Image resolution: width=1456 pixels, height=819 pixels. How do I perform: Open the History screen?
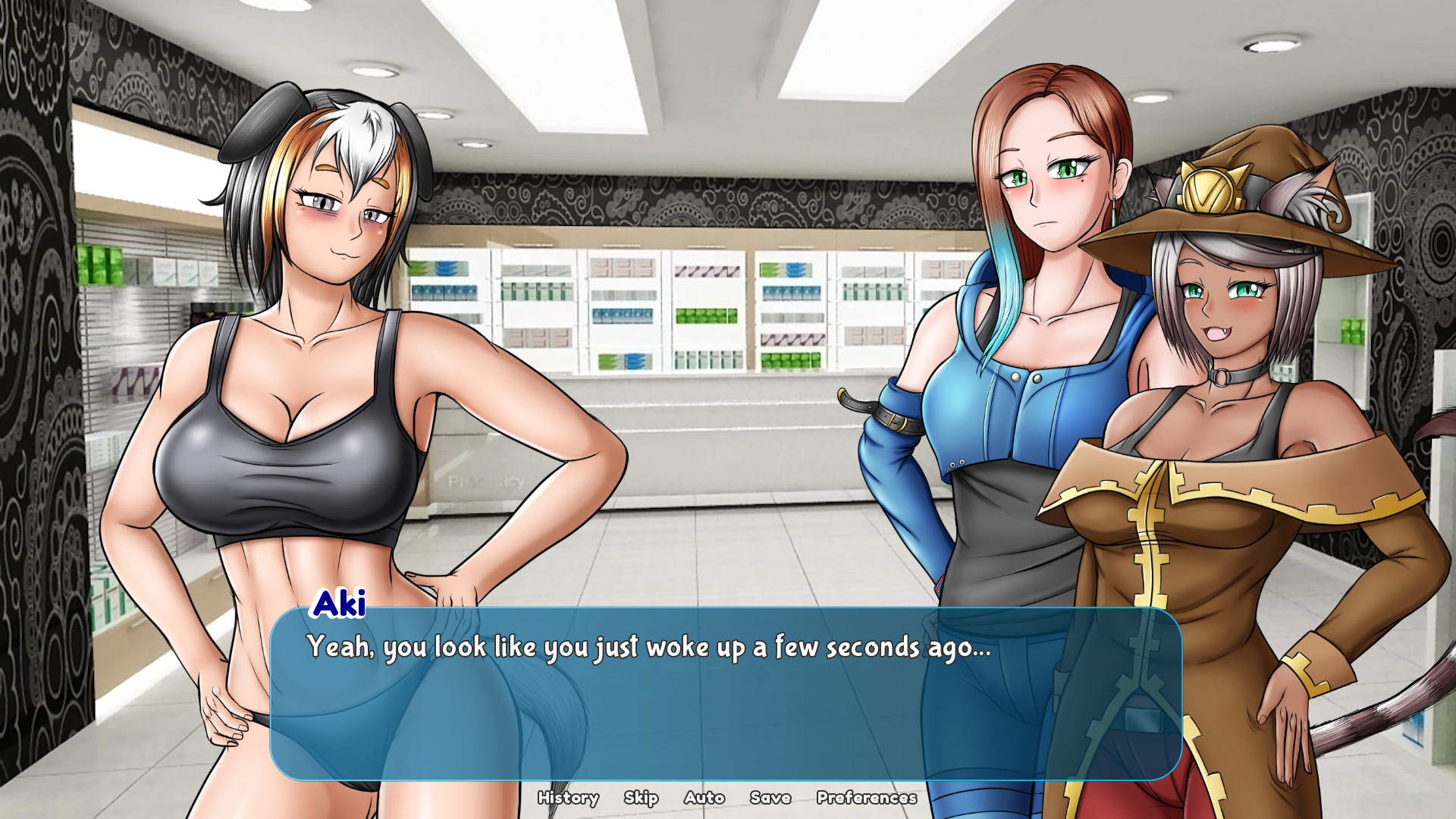point(569,798)
